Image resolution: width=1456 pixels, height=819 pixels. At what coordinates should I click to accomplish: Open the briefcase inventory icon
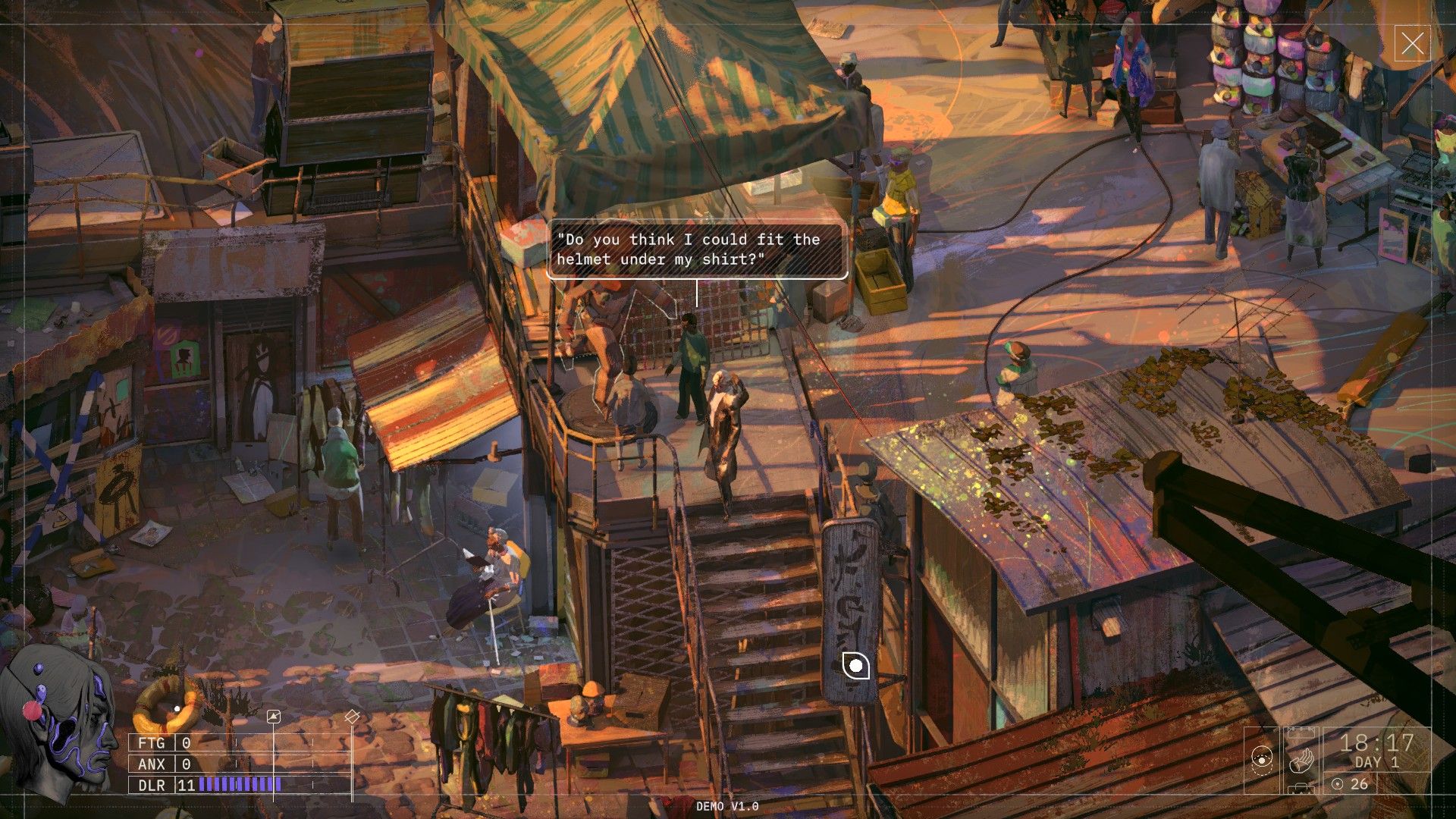tap(1301, 789)
